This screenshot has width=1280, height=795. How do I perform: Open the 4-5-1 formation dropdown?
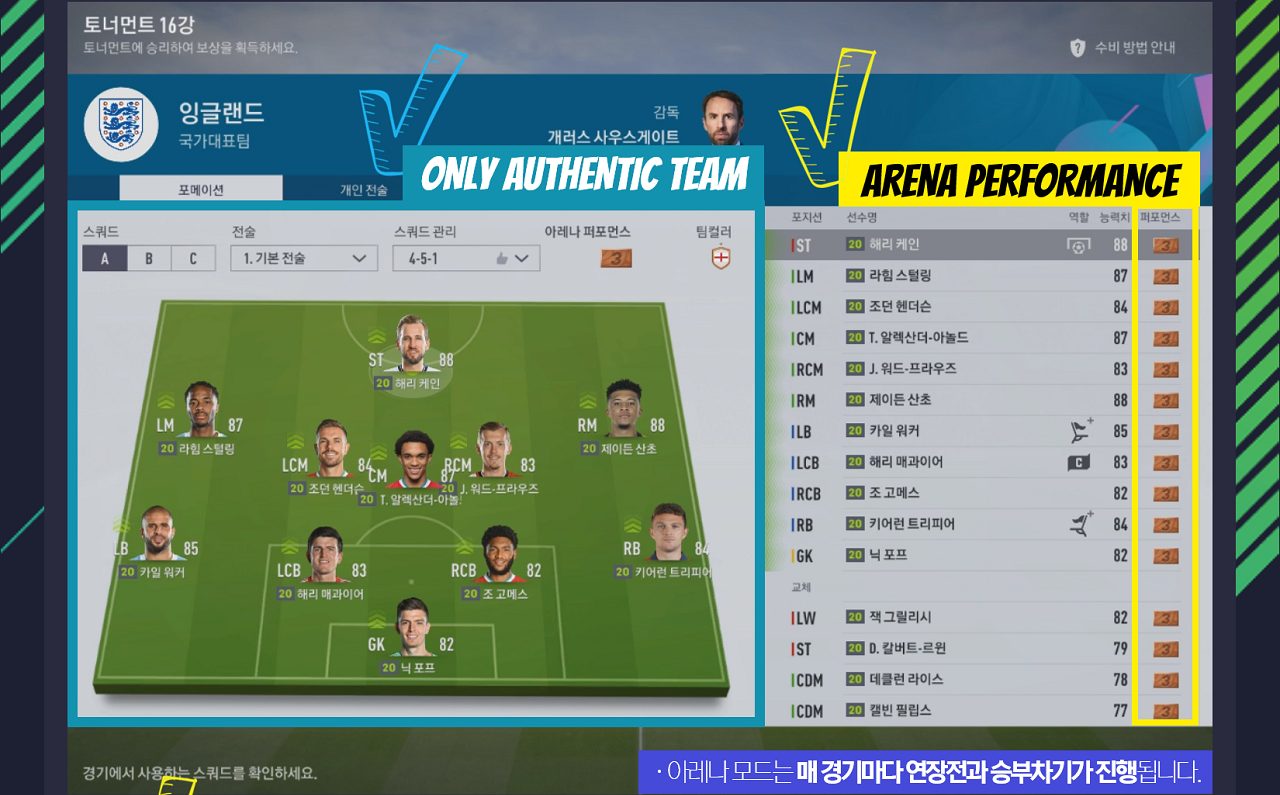(466, 258)
